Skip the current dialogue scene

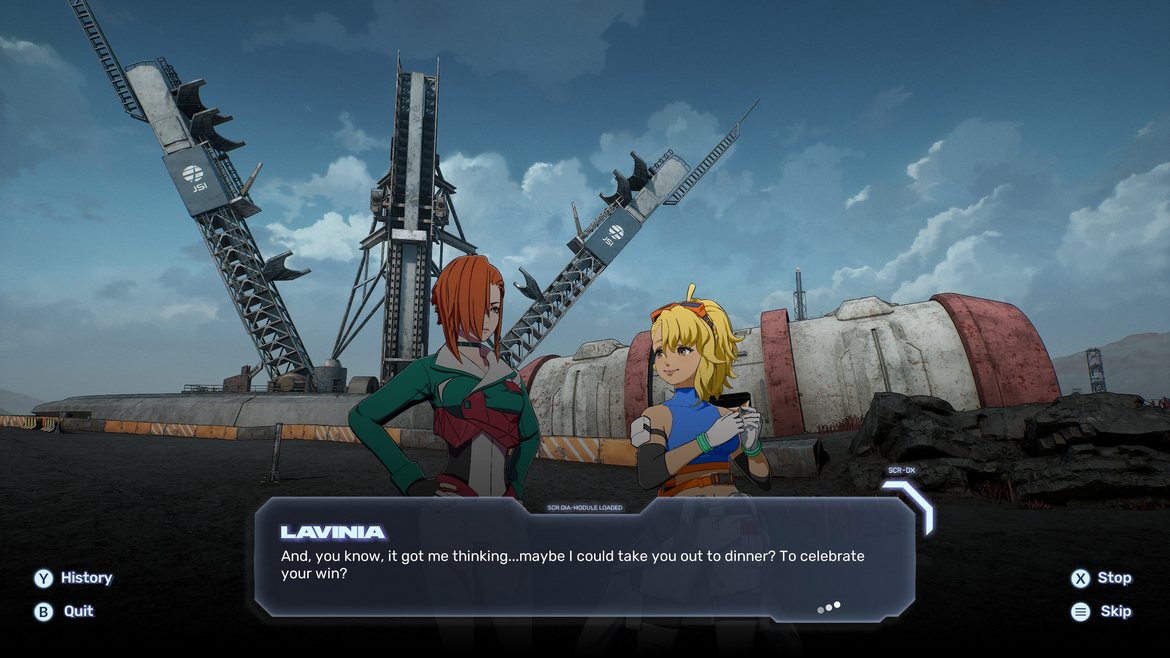click(1102, 611)
